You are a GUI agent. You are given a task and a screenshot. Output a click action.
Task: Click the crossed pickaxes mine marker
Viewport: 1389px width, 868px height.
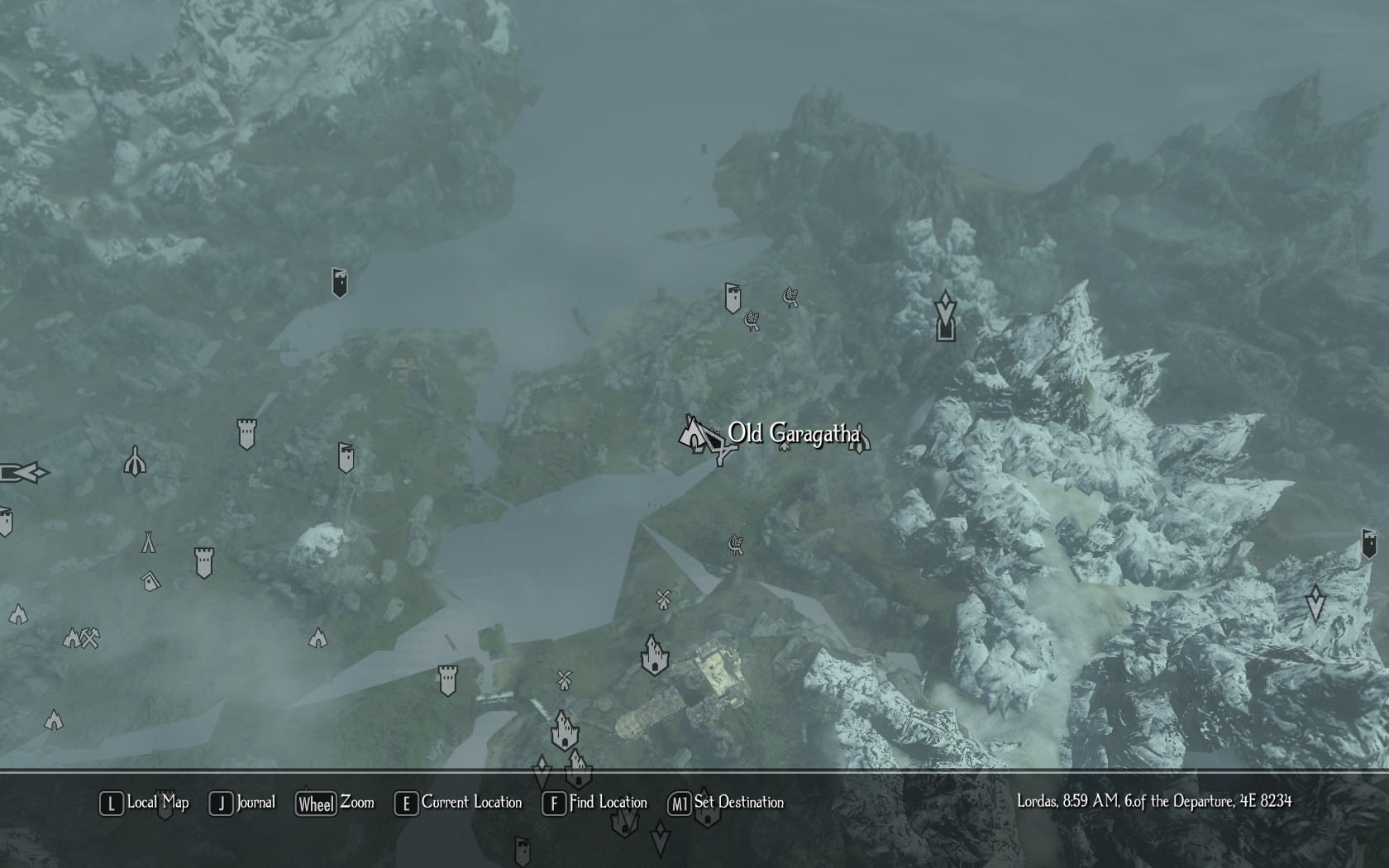(89, 638)
